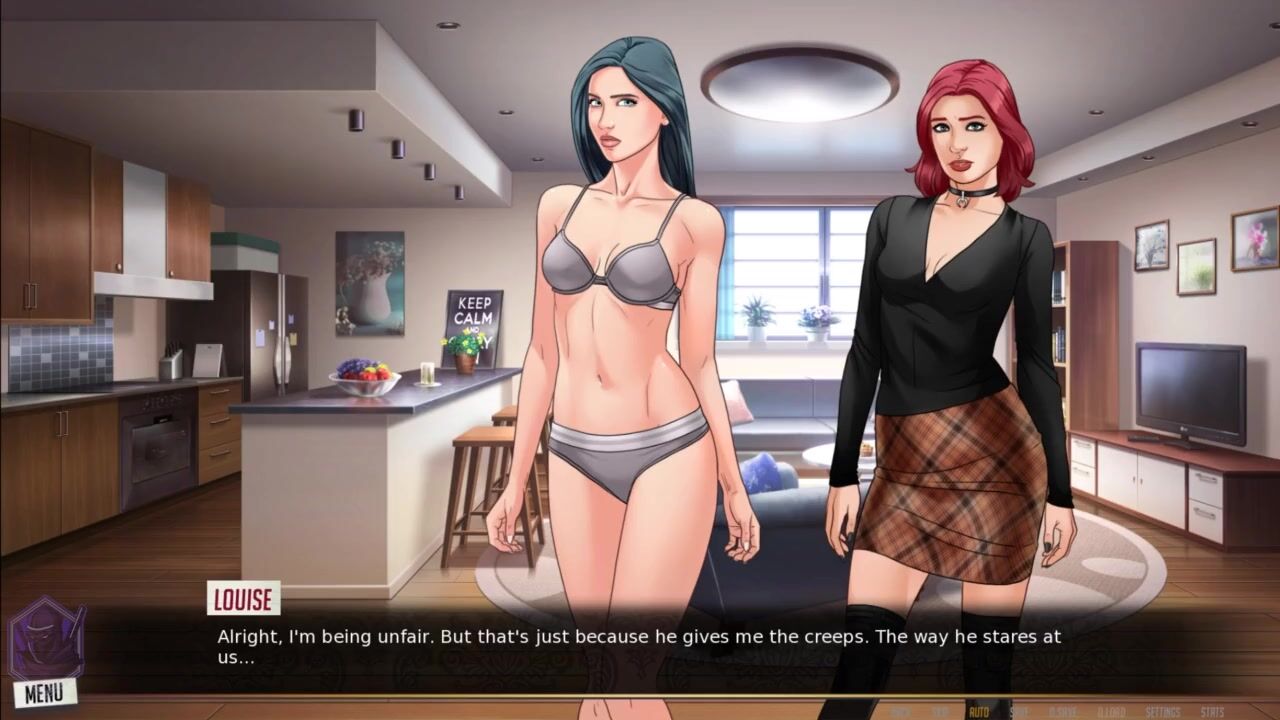Quick load with Q.Load
Screen dimensions: 1280x720
pyautogui.click(x=1111, y=712)
